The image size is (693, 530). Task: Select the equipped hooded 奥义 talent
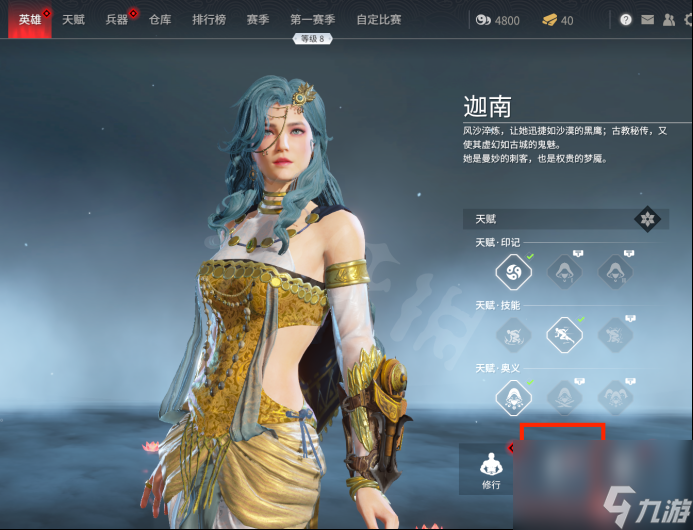[513, 397]
